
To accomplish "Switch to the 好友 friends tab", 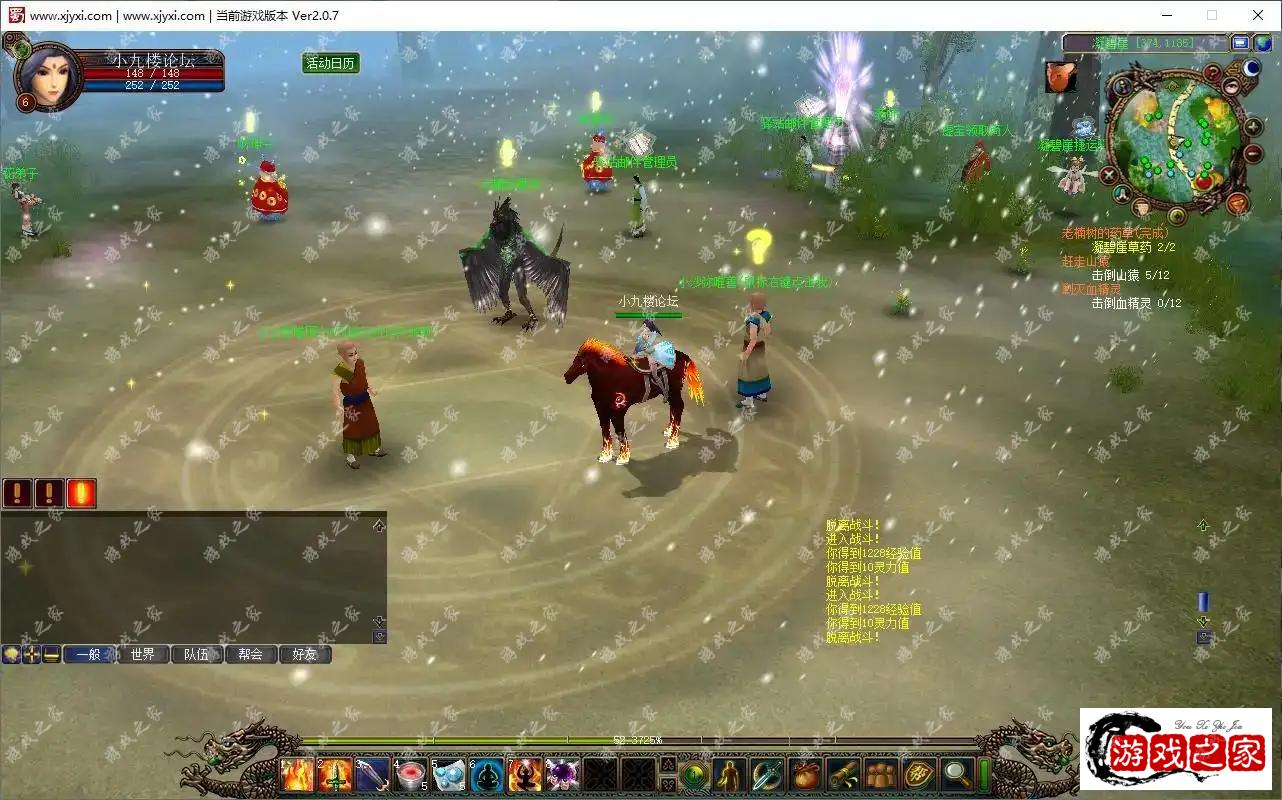I will pyautogui.click(x=304, y=655).
